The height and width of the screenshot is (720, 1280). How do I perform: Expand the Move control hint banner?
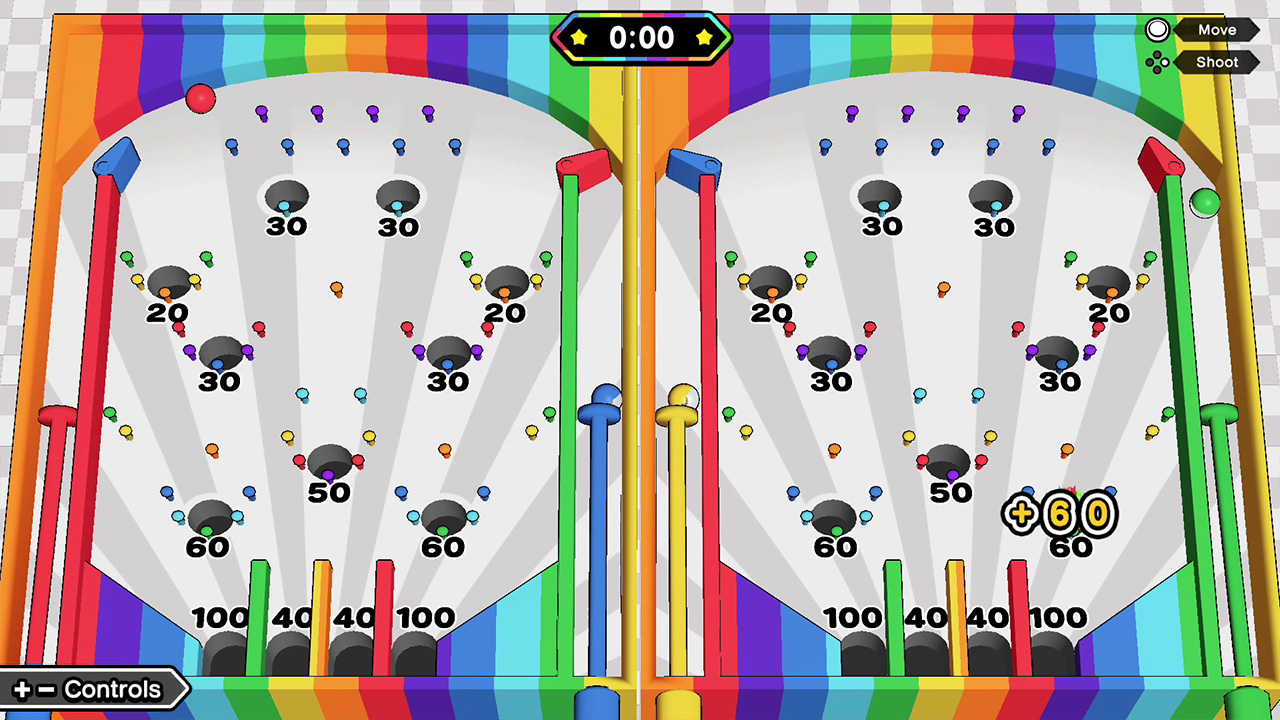[x=1216, y=29]
